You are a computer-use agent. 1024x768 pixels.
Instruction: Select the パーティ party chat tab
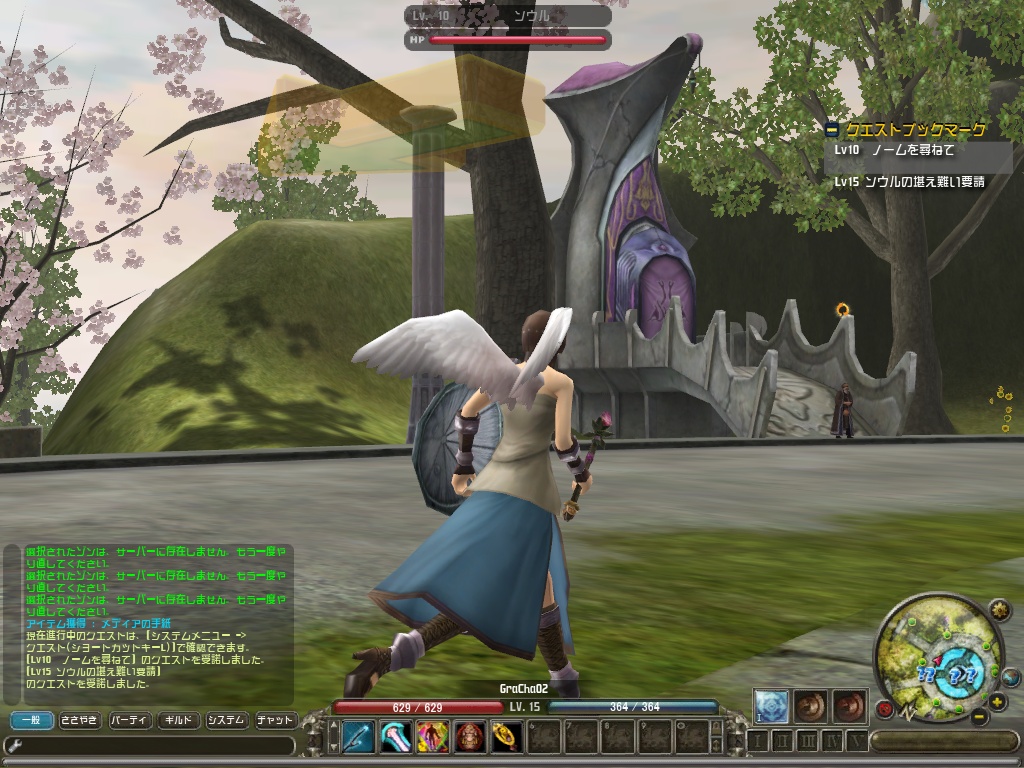click(128, 720)
